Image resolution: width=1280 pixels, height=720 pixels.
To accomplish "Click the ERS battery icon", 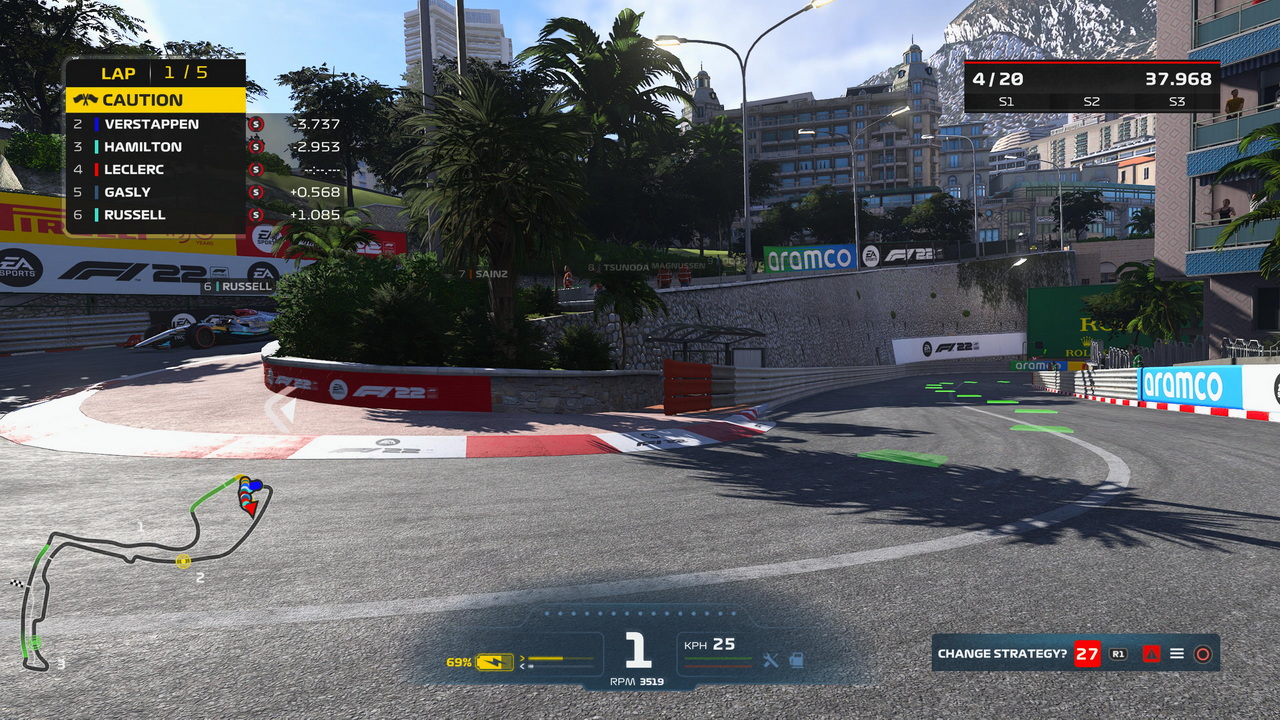I will [494, 662].
